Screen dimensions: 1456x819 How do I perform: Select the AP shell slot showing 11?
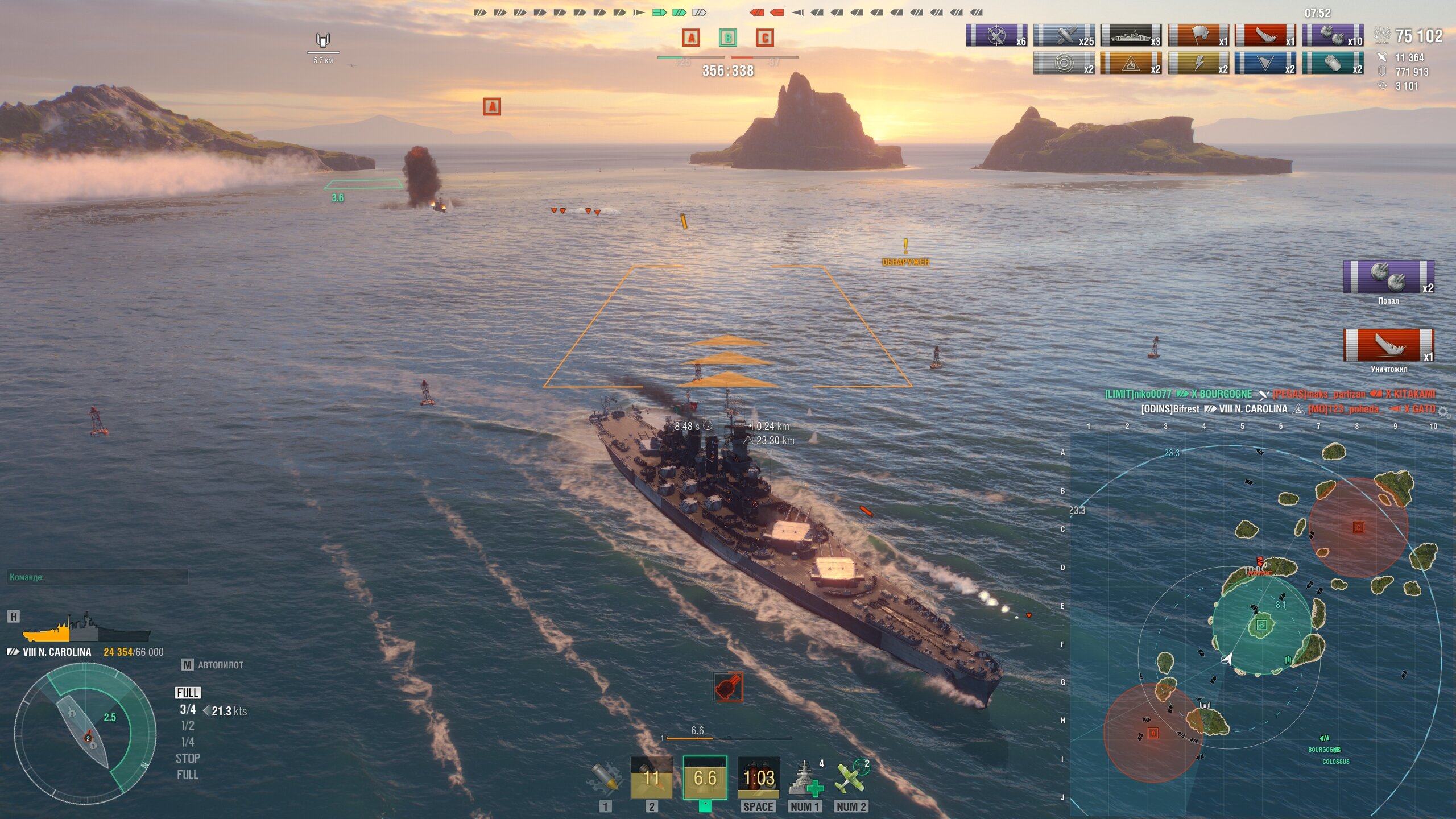coord(651,777)
